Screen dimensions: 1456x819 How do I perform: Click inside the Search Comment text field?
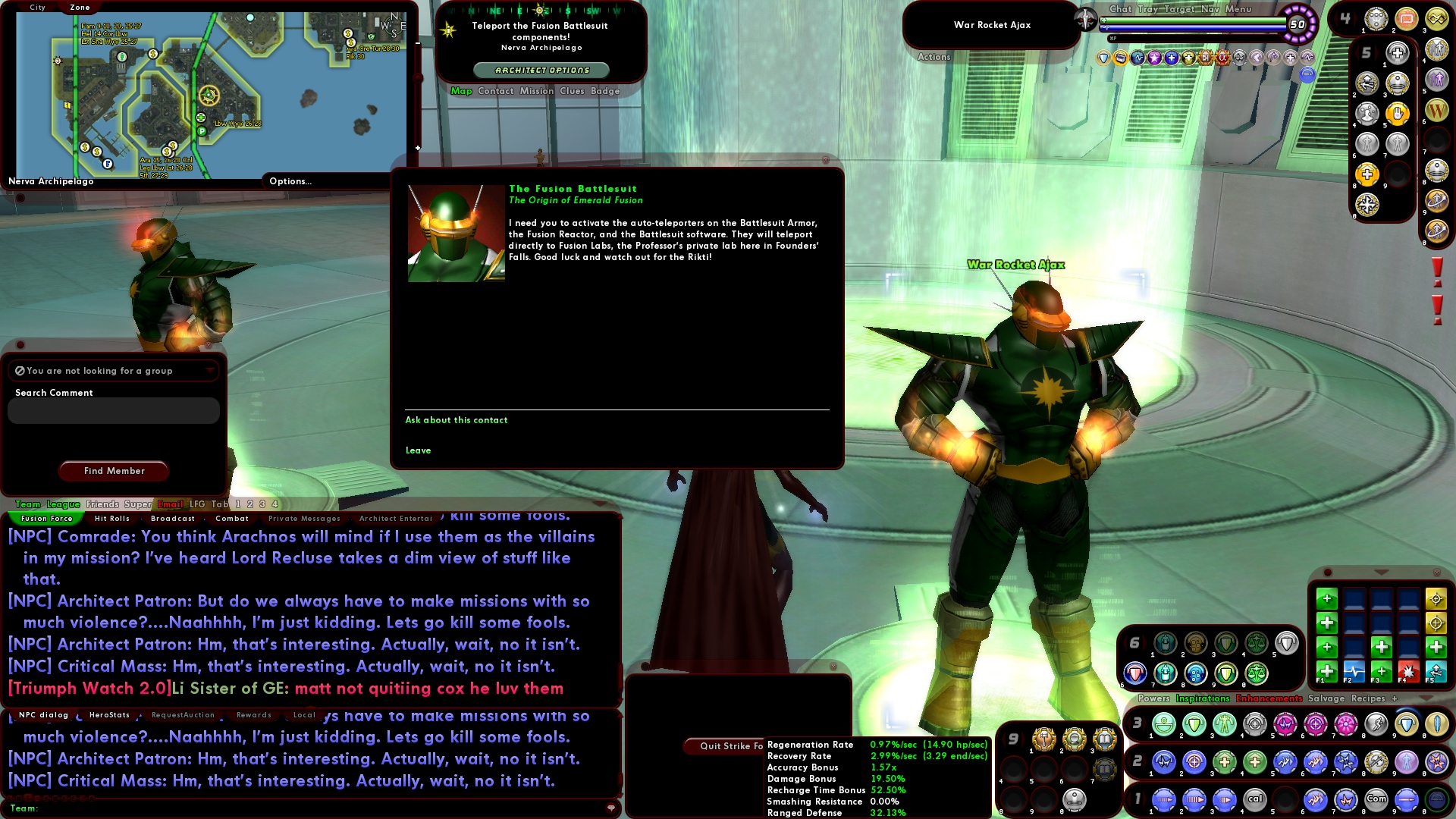click(112, 410)
